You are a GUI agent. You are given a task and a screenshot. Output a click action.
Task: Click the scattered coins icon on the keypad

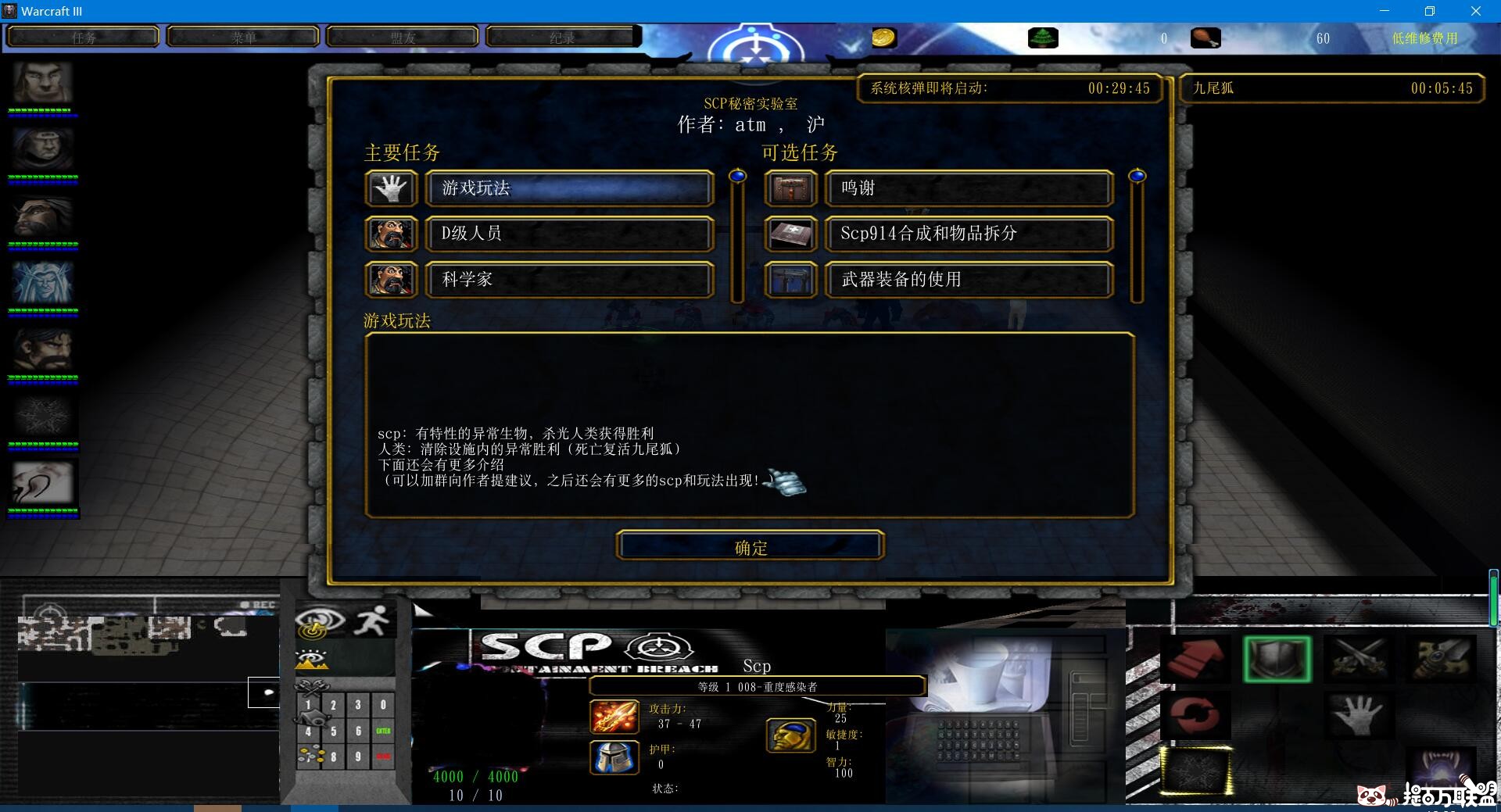coord(310,753)
